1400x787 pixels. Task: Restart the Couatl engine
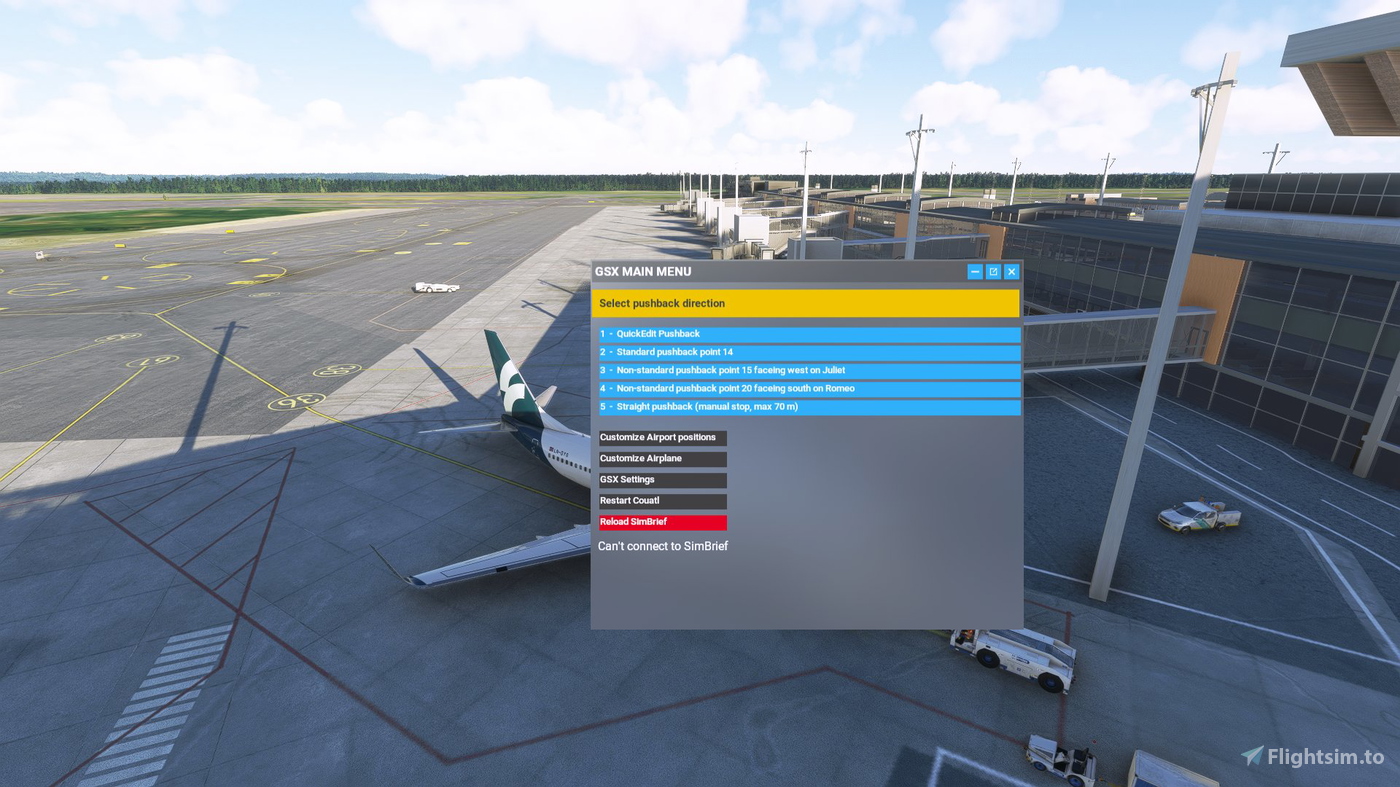662,500
